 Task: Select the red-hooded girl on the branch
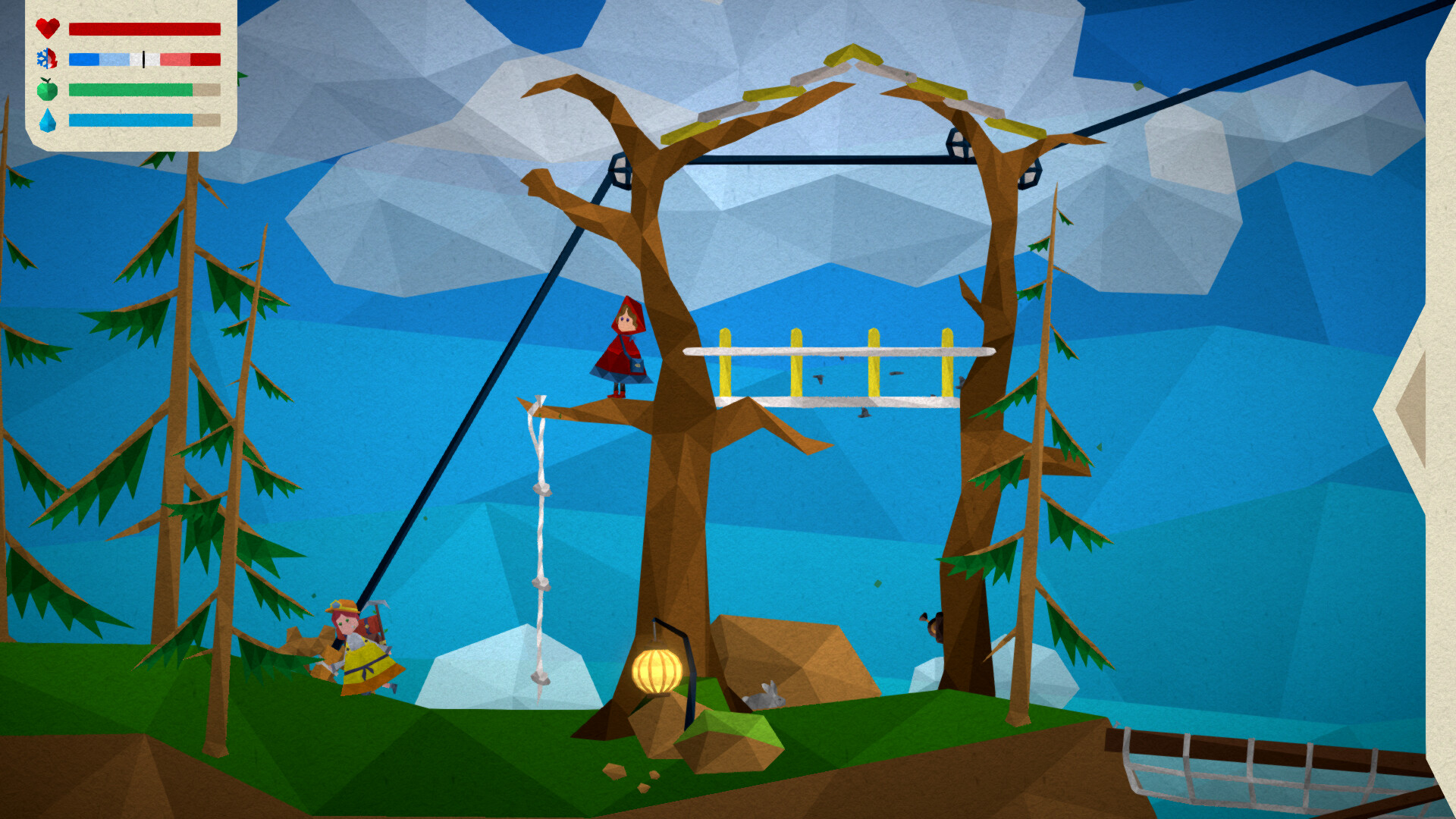point(623,345)
